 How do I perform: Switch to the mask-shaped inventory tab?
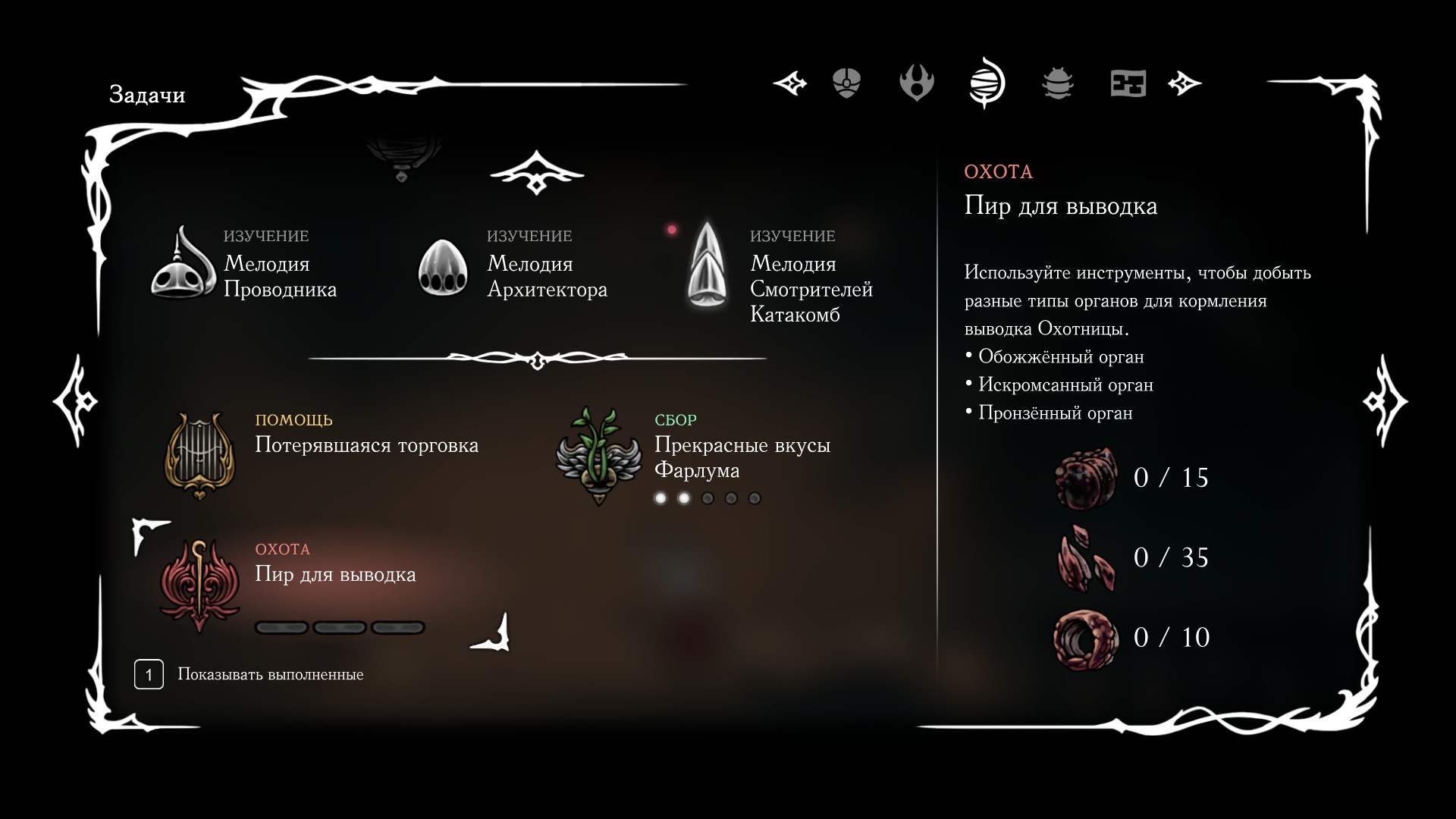pos(846,83)
